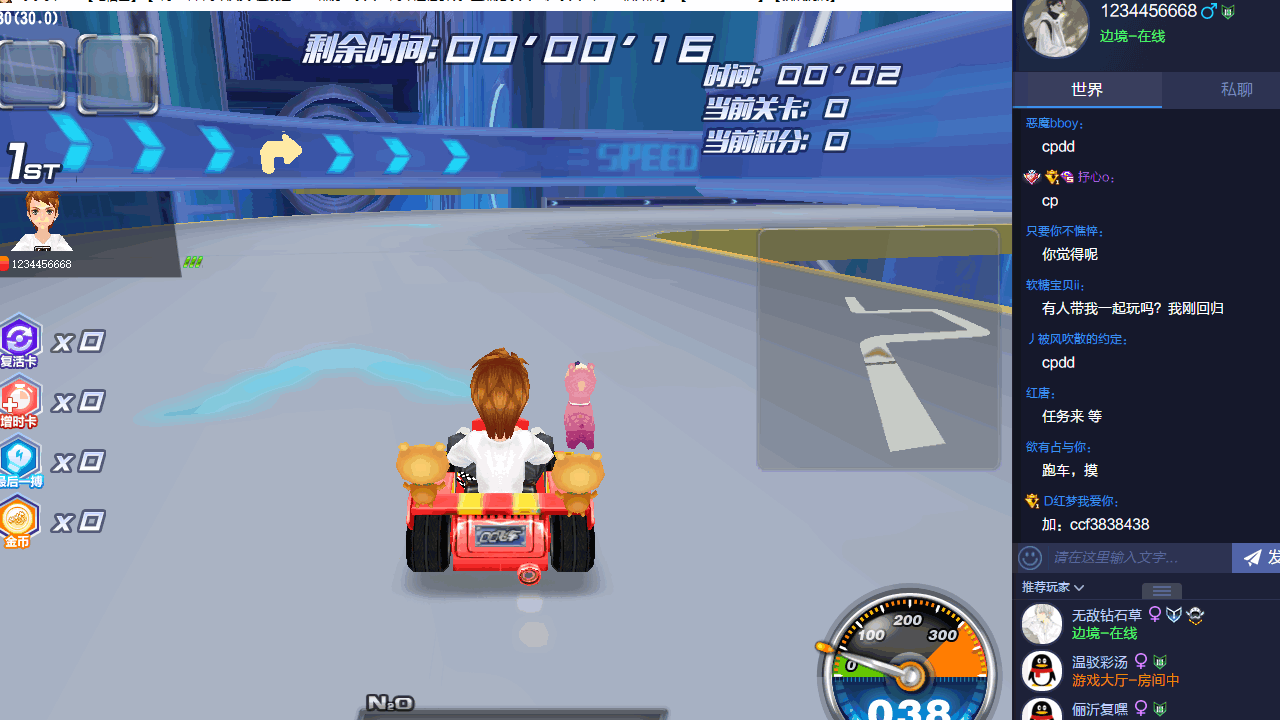Switch to the 私聊 private chat tab
Image resolution: width=1280 pixels, height=720 pixels.
(1236, 89)
